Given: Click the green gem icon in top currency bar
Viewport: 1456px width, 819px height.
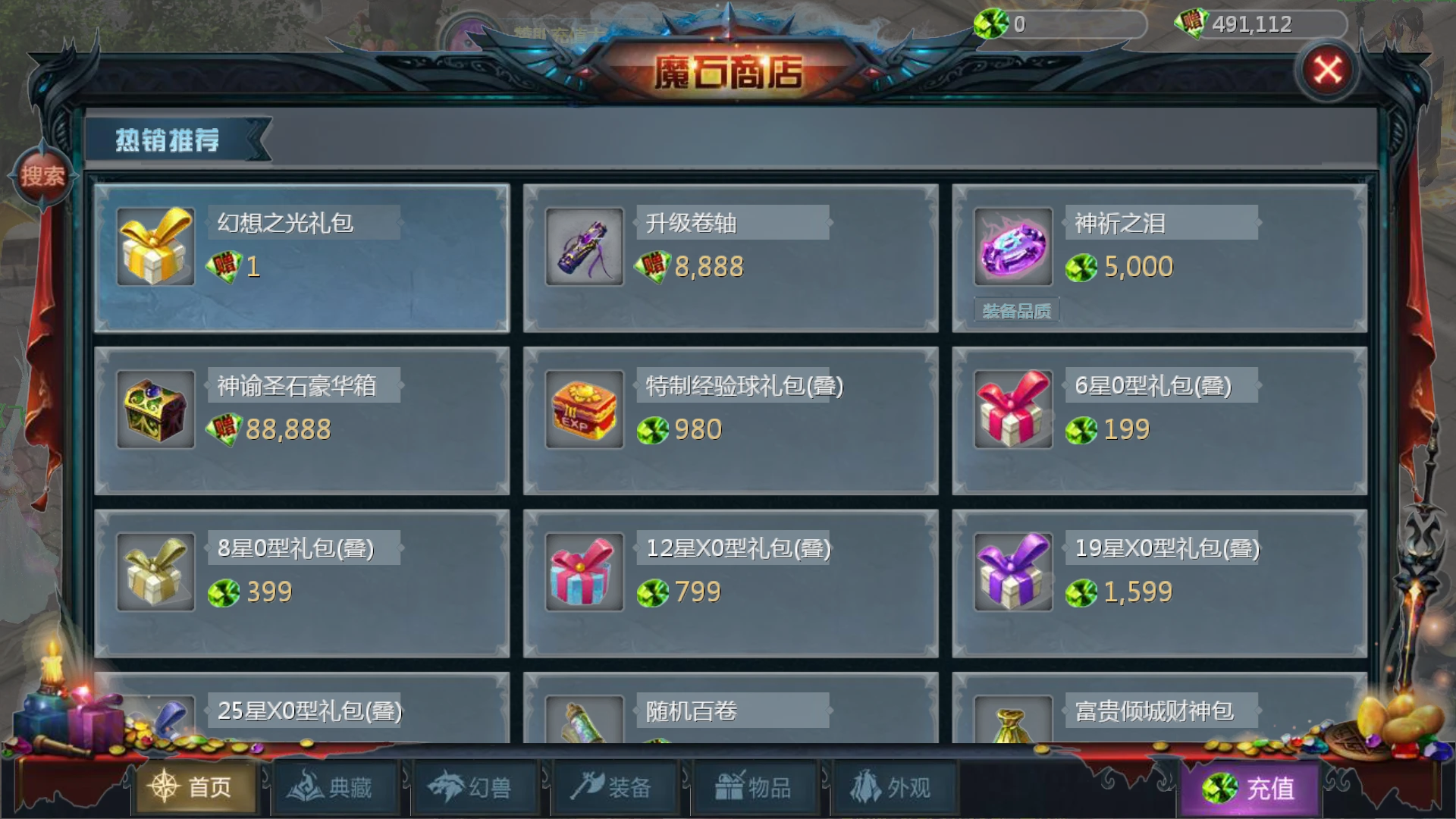Looking at the screenshot, I should [x=988, y=24].
